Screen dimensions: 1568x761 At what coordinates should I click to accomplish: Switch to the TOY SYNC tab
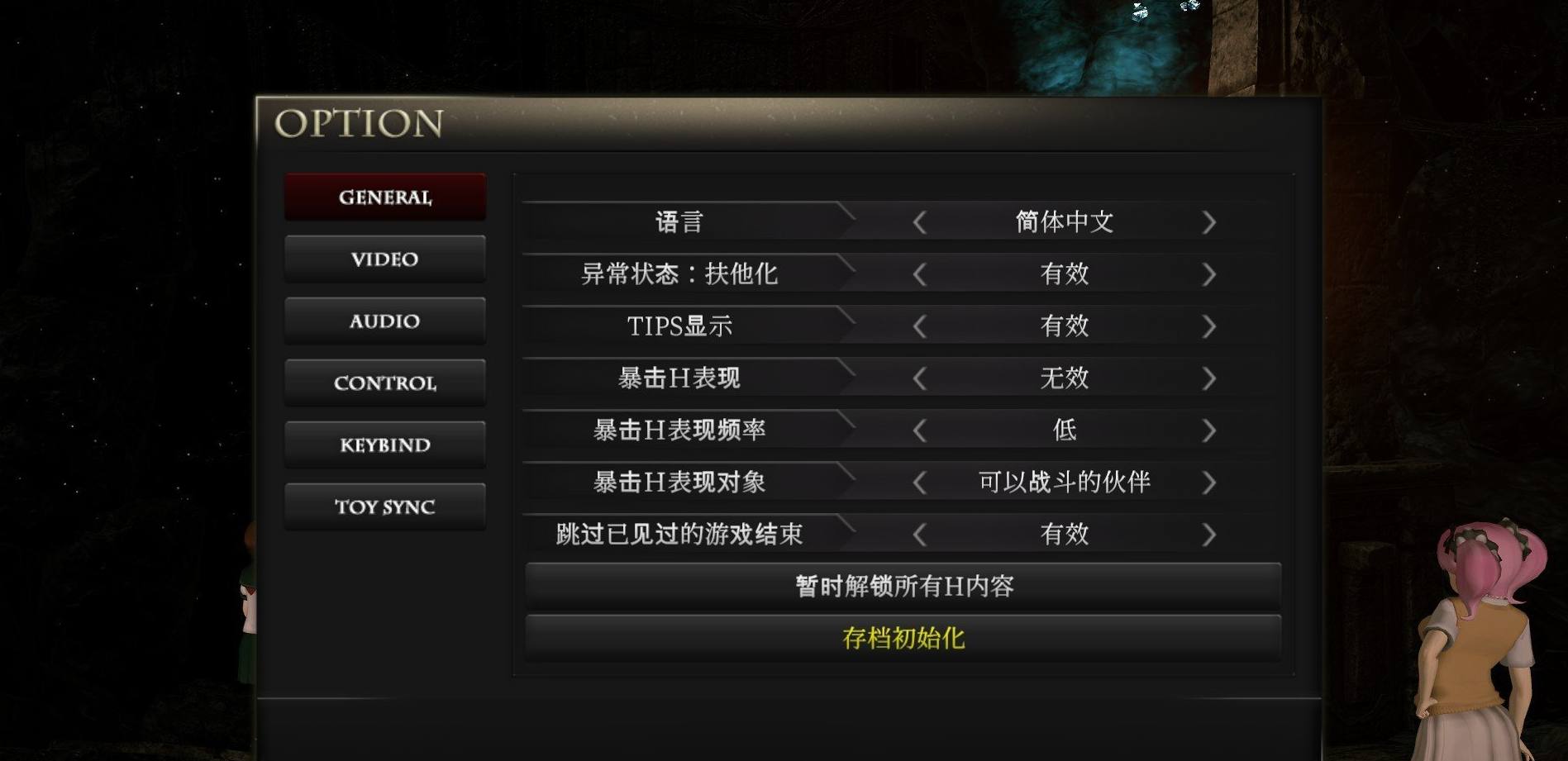click(384, 506)
